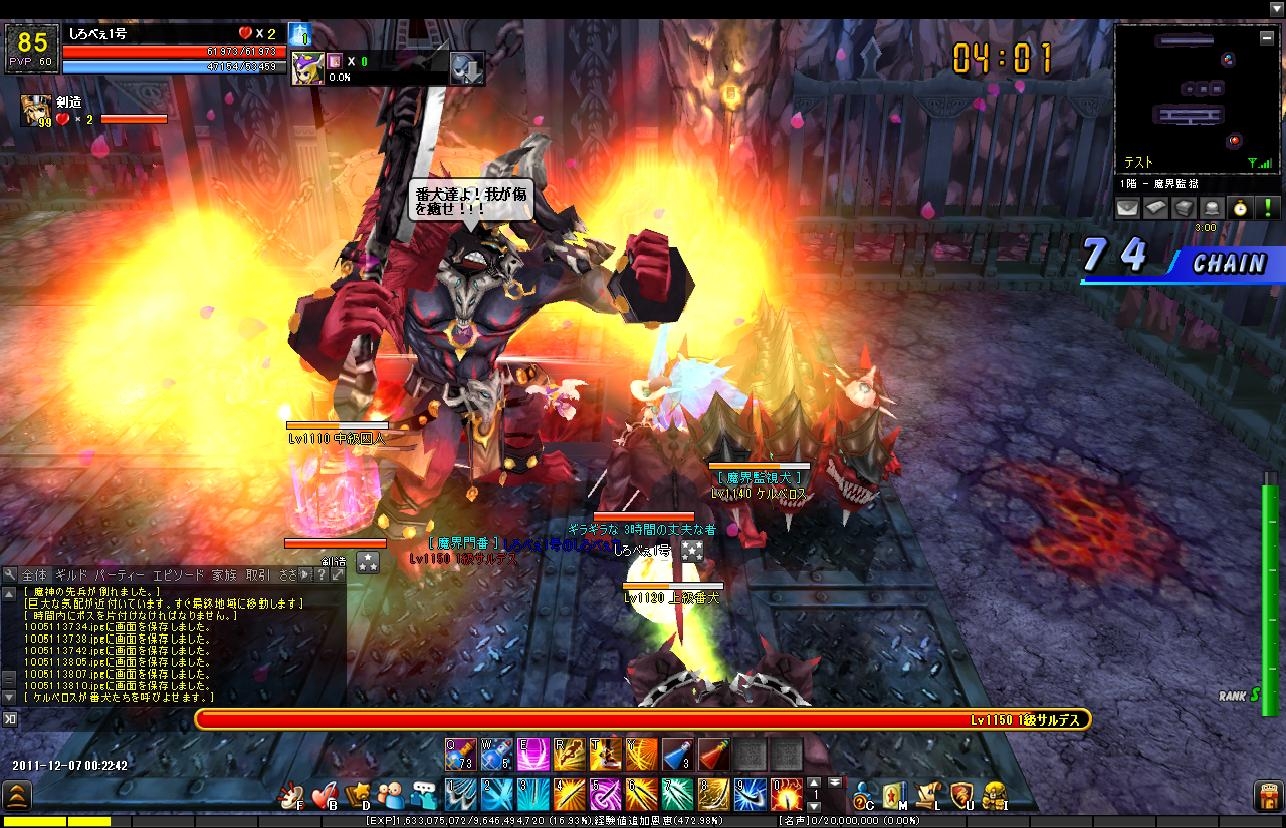Image resolution: width=1286 pixels, height=828 pixels.
Task: Expand the chat window with the arrow button
Action: [x=338, y=575]
